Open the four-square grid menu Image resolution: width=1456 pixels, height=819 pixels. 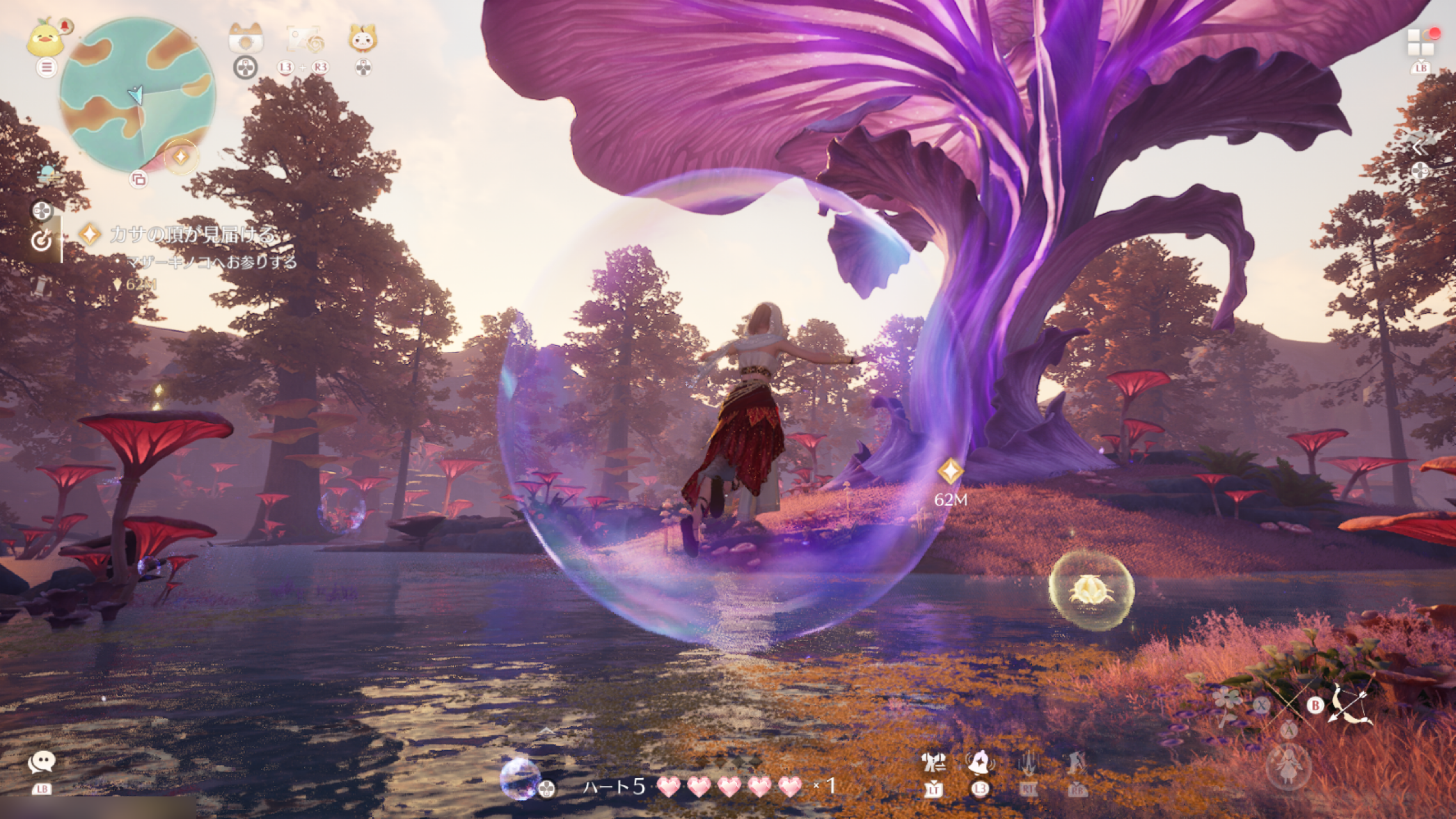[1420, 42]
